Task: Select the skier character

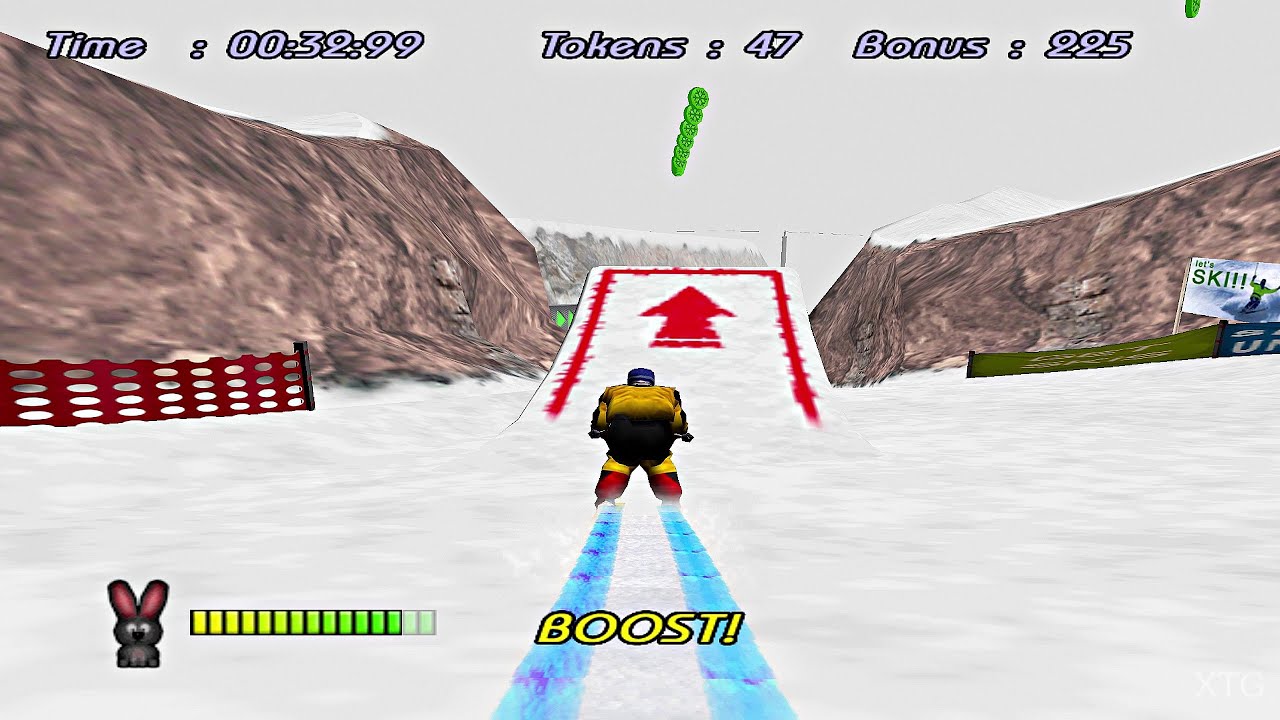Action: click(x=642, y=430)
